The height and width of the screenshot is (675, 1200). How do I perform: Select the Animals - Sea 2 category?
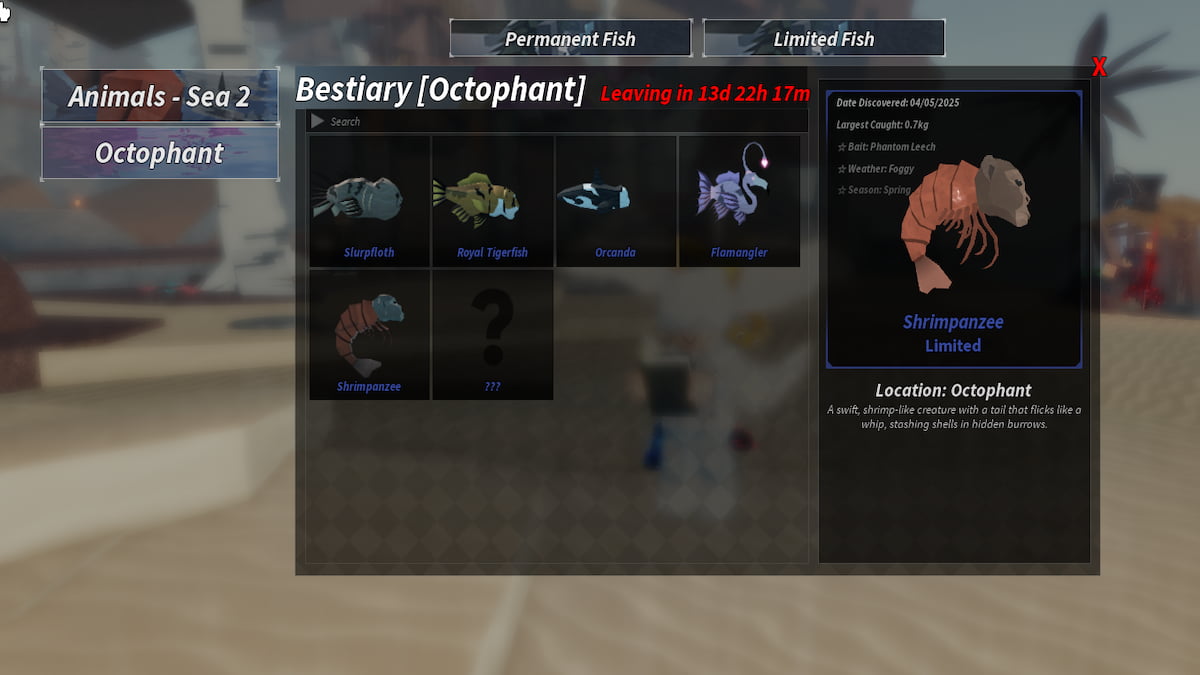160,96
